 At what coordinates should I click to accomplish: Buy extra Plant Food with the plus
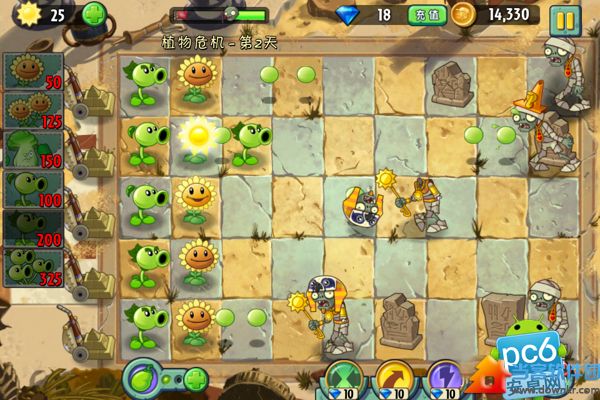(196, 380)
